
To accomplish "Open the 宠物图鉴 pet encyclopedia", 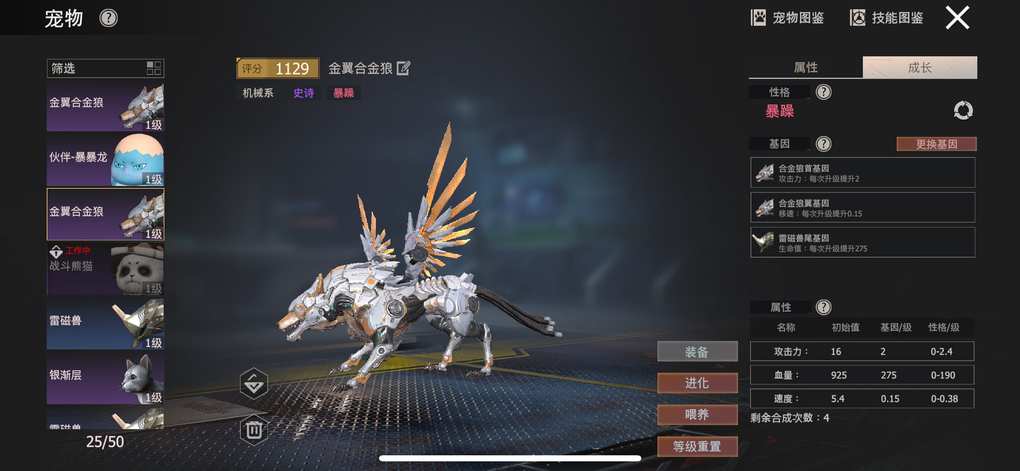I will pyautogui.click(x=787, y=17).
